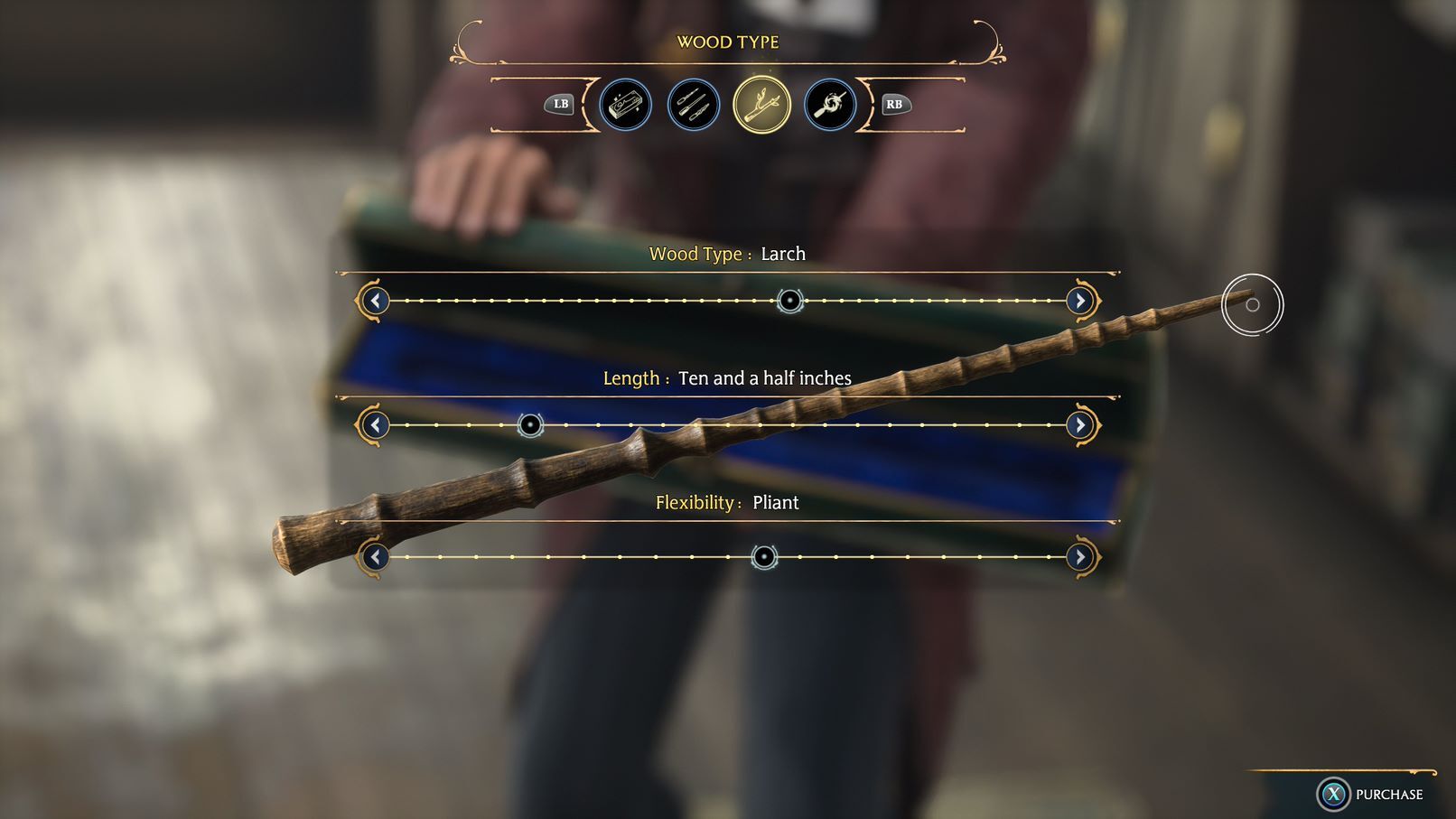This screenshot has width=1456, height=819.
Task: Click the RB bumper prompt
Action: click(x=893, y=105)
